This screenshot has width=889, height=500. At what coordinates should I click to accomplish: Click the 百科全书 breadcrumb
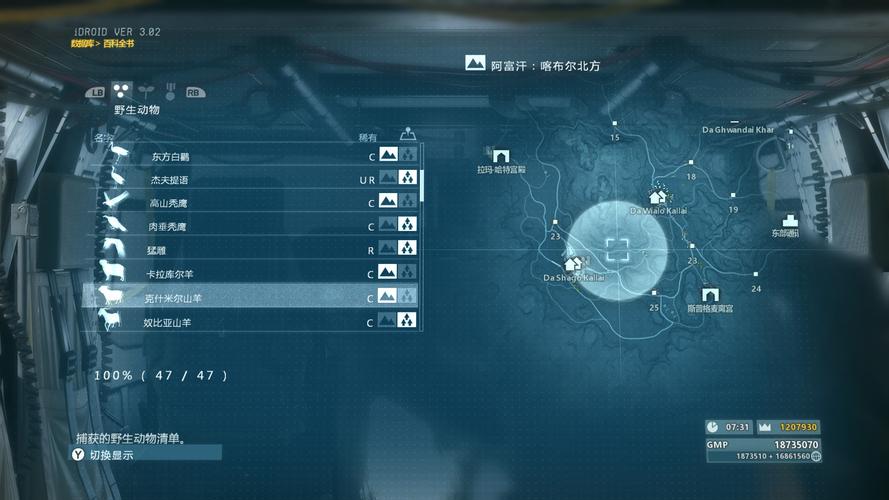(116, 44)
